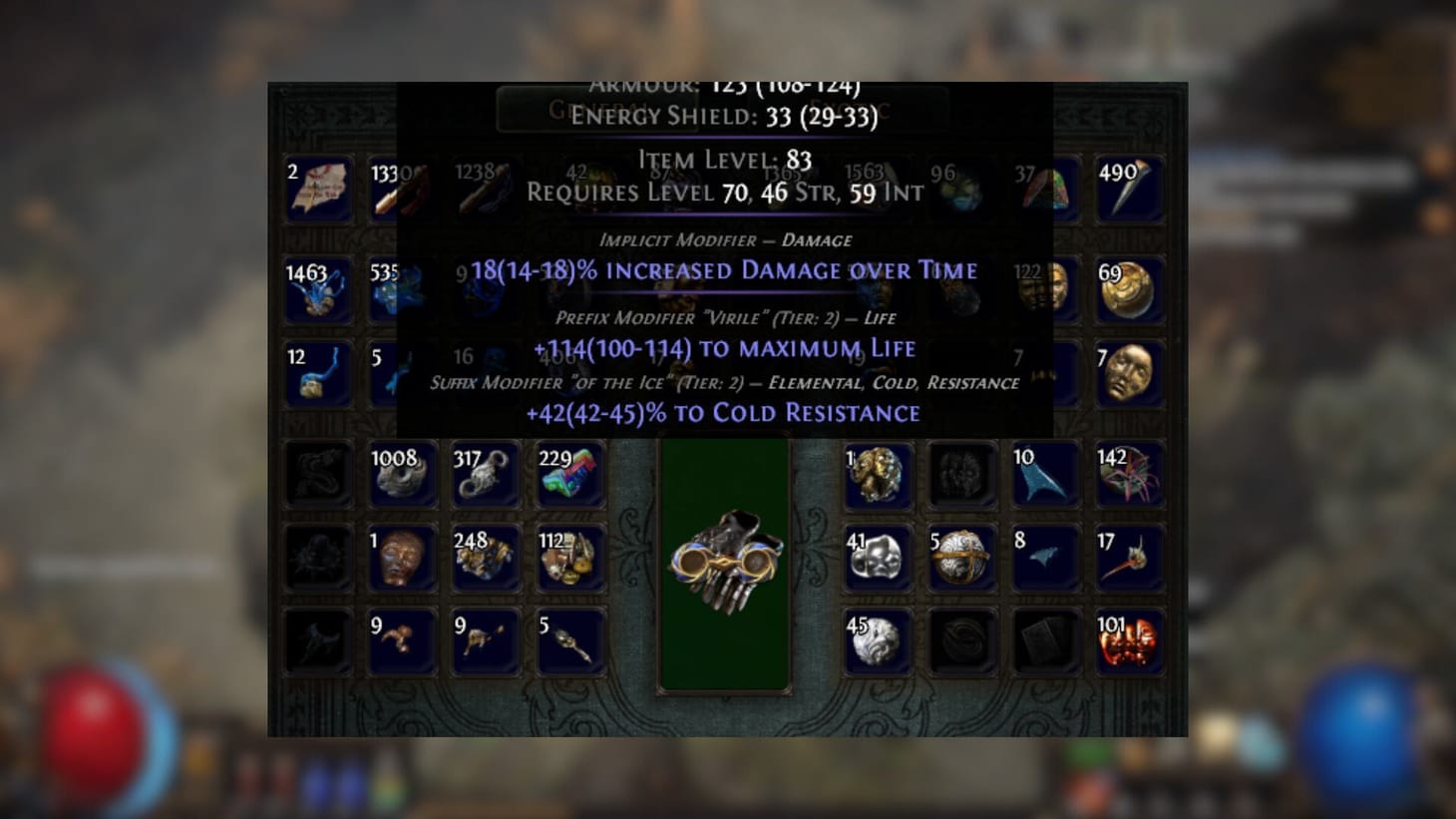Image resolution: width=1456 pixels, height=819 pixels.
Task: Select the Armourer's Scrap stack showing 1238
Action: point(486,190)
